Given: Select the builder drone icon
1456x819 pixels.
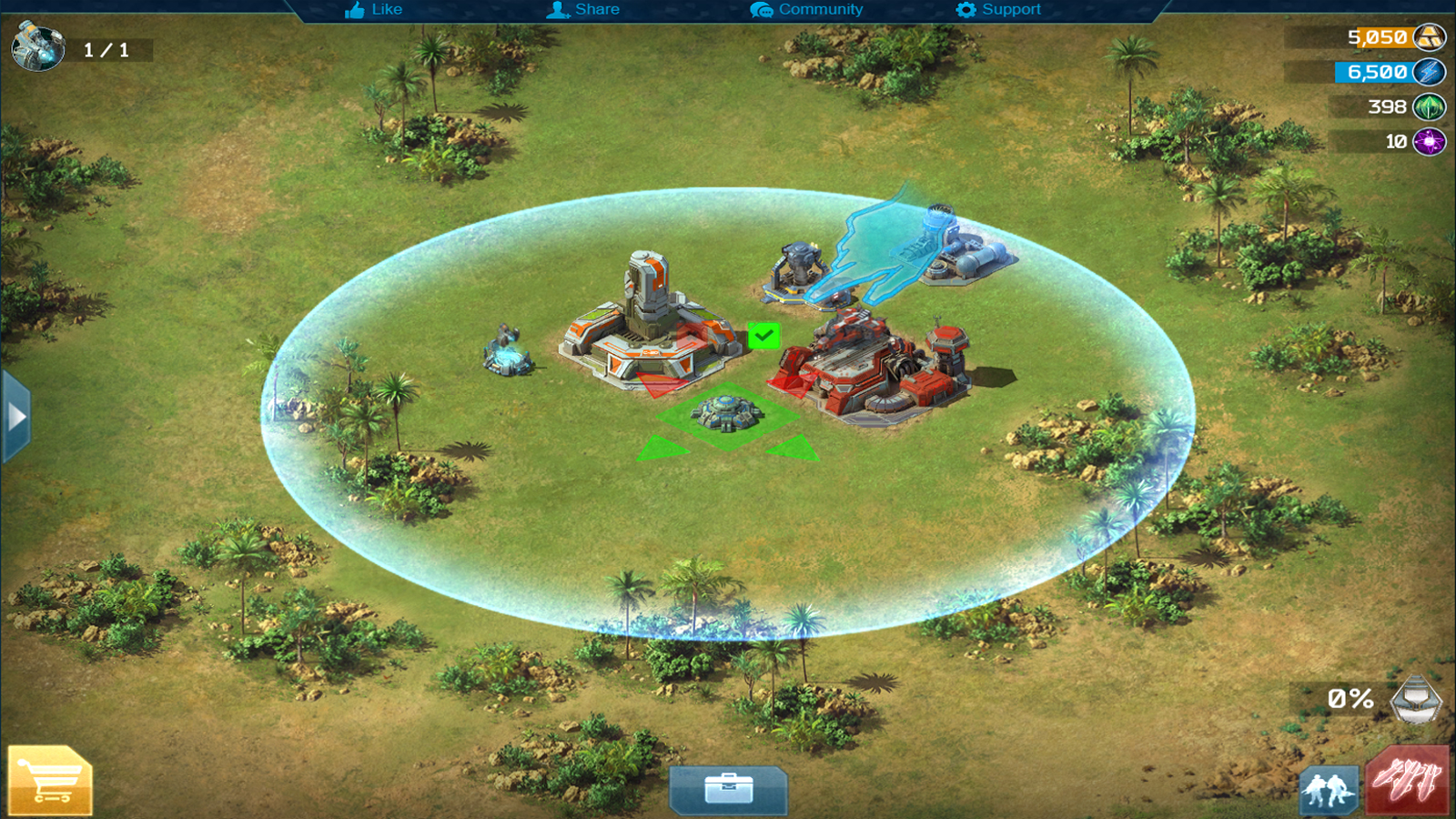Looking at the screenshot, I should pyautogui.click(x=38, y=47).
